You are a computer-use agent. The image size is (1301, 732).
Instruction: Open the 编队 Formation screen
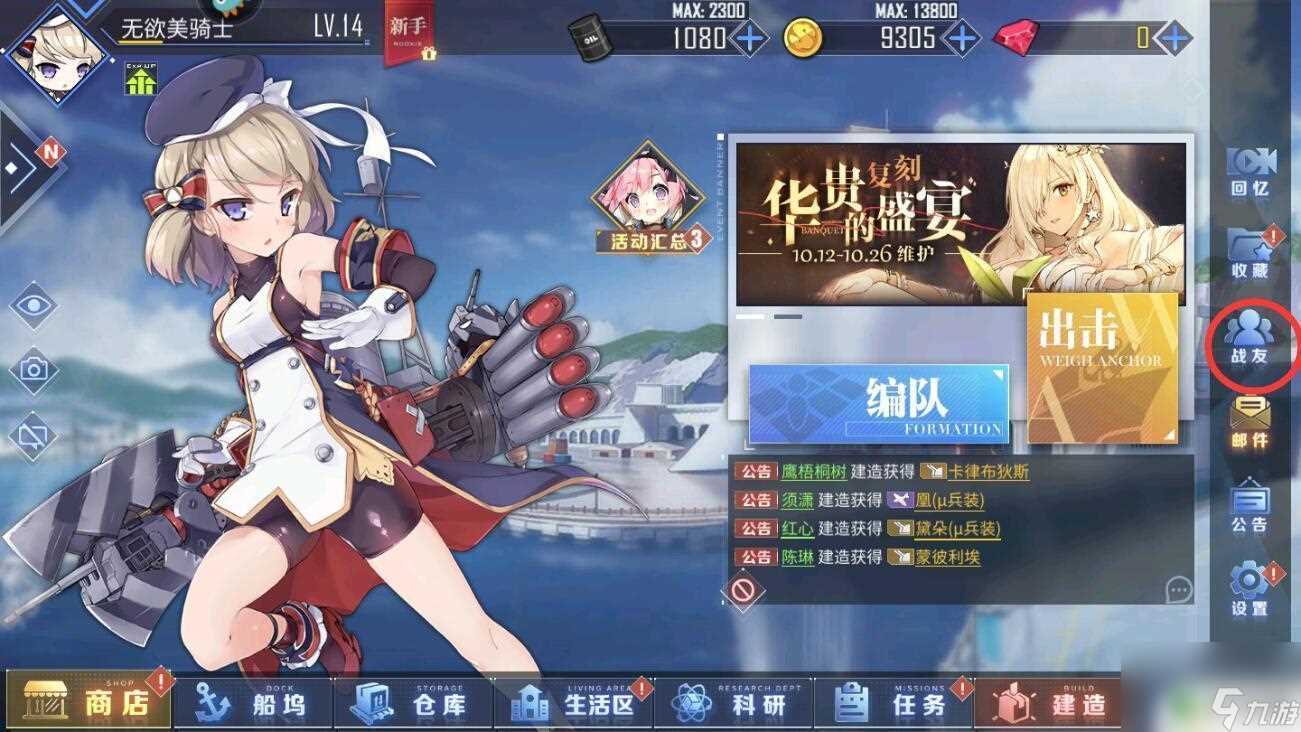pyautogui.click(x=880, y=398)
